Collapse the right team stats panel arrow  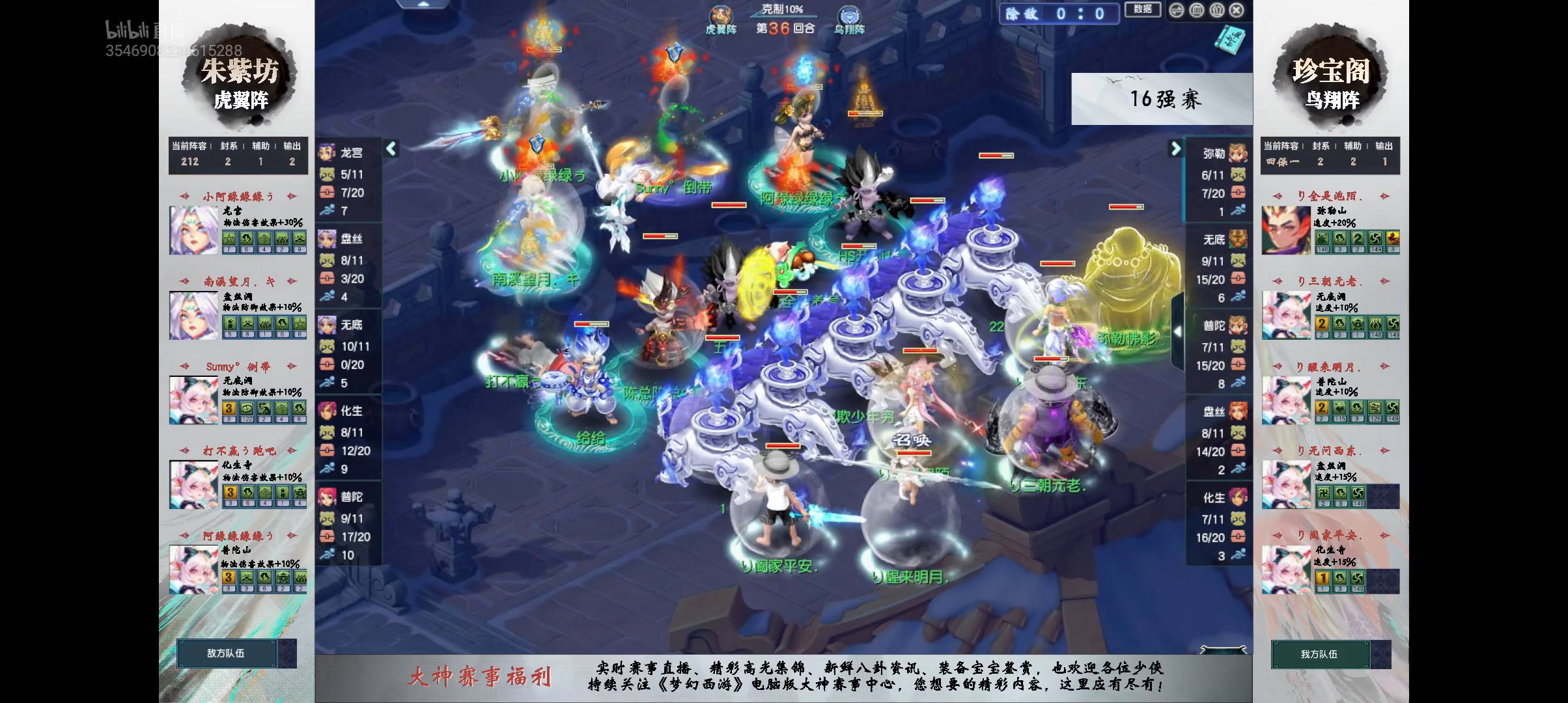[1175, 148]
